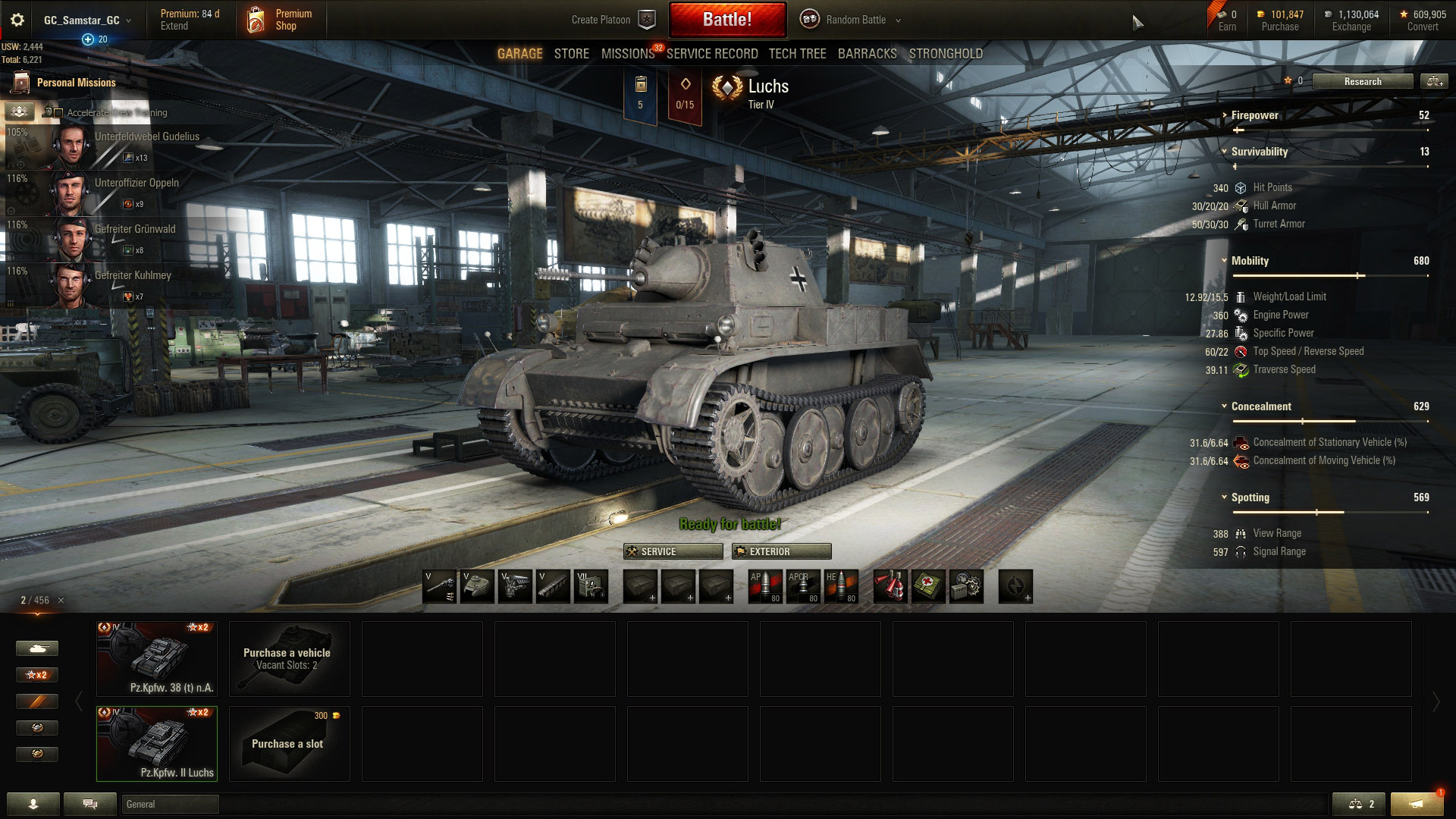
Task: Open the Exterior customization
Action: pyautogui.click(x=781, y=551)
